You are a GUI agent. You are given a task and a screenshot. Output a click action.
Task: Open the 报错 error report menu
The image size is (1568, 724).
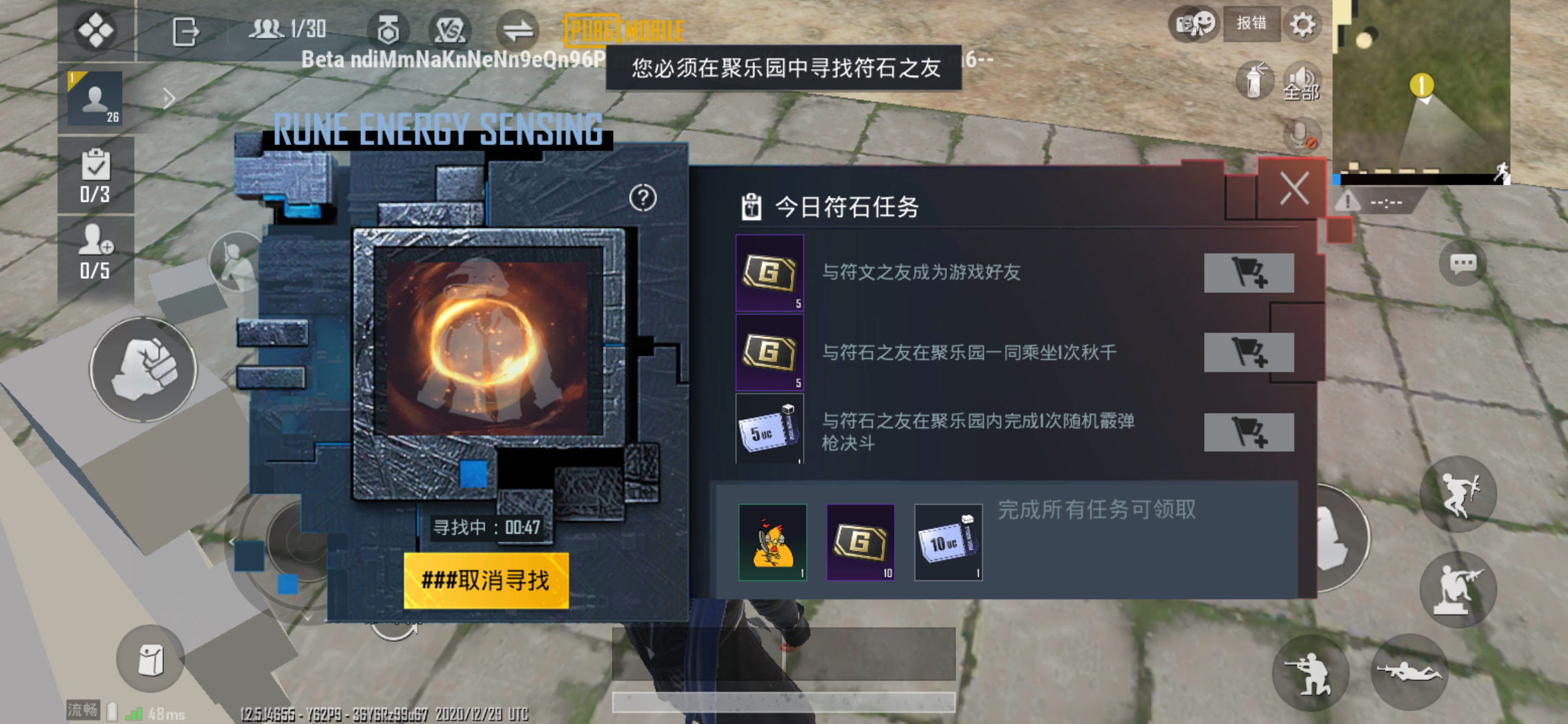(1252, 24)
